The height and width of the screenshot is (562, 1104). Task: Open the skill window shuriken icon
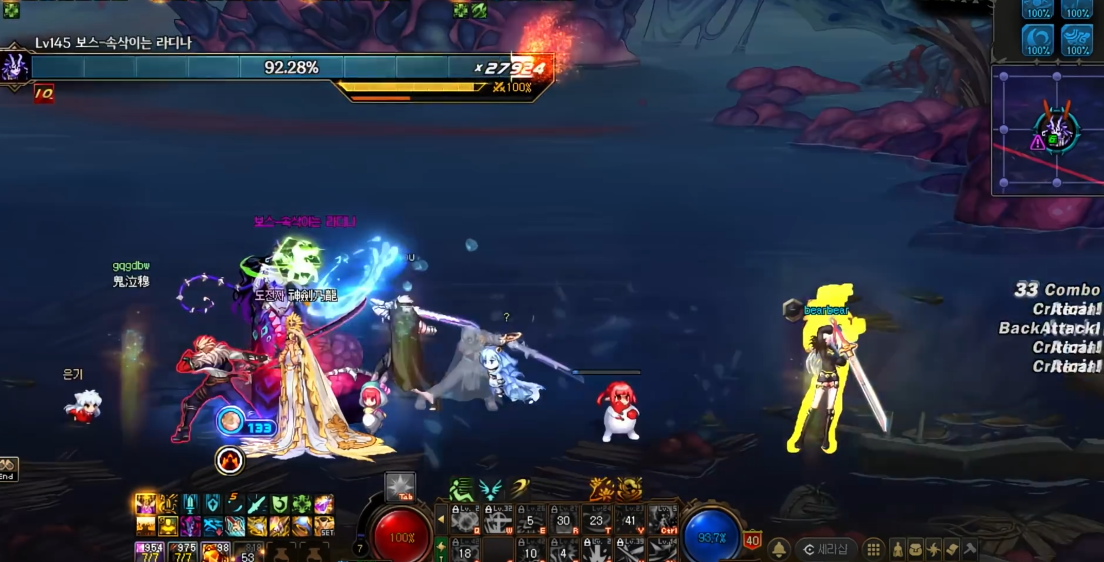click(x=933, y=549)
